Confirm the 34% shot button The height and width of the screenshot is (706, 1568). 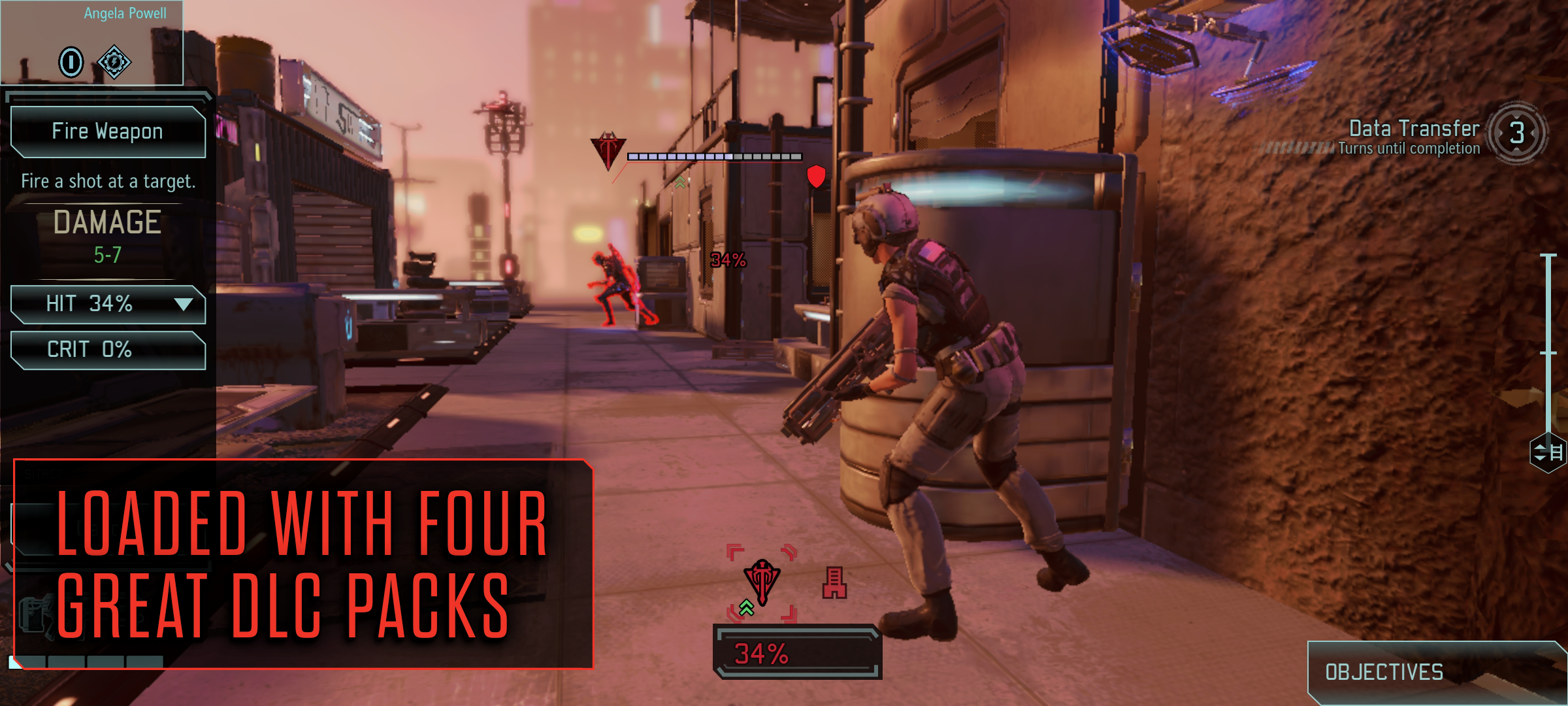[797, 653]
